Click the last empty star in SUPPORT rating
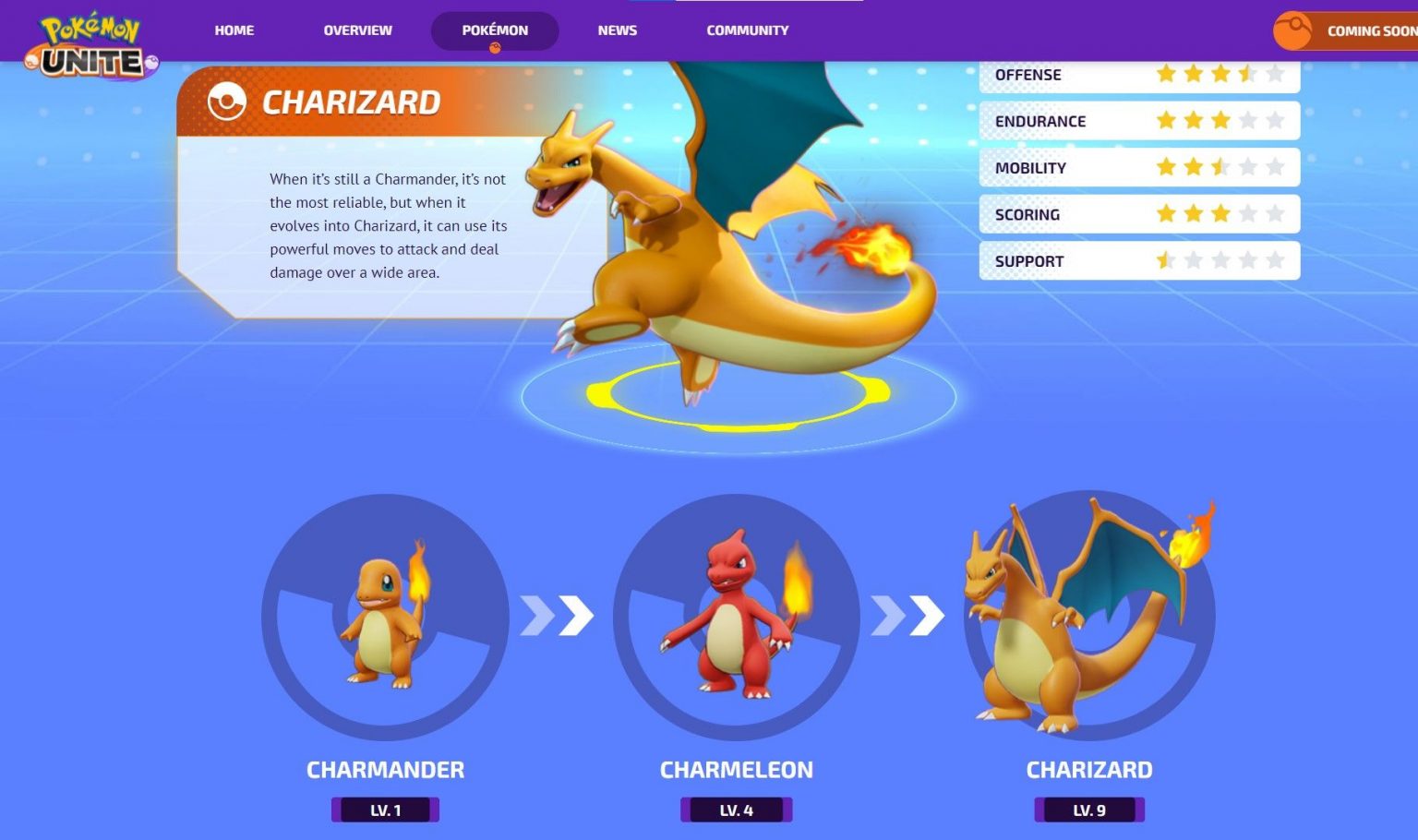Viewport: 1418px width, 840px height. tap(1275, 260)
